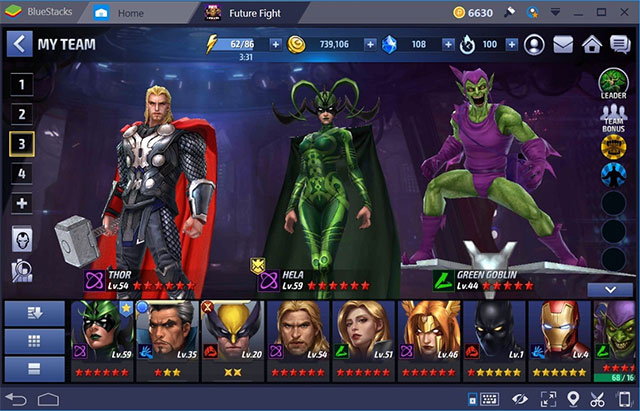Open the mail inbox

(x=563, y=44)
